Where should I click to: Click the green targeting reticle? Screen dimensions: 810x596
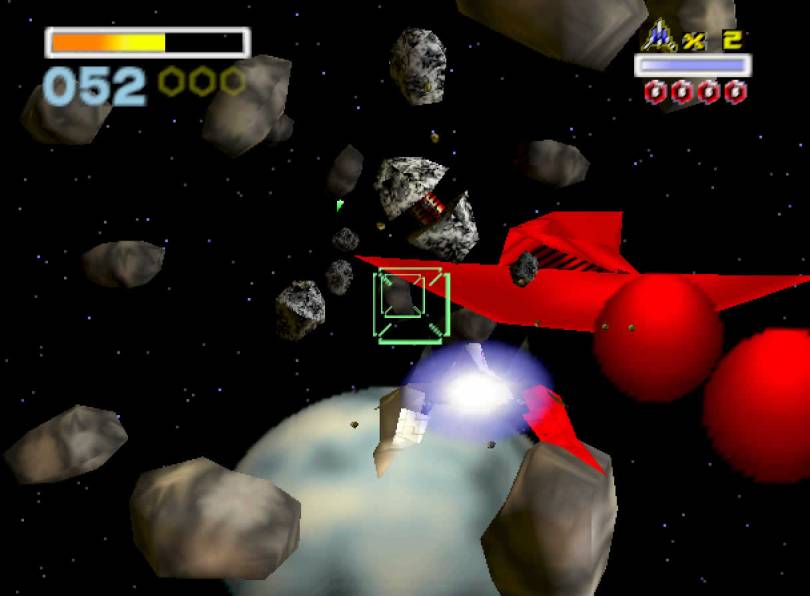tap(411, 304)
